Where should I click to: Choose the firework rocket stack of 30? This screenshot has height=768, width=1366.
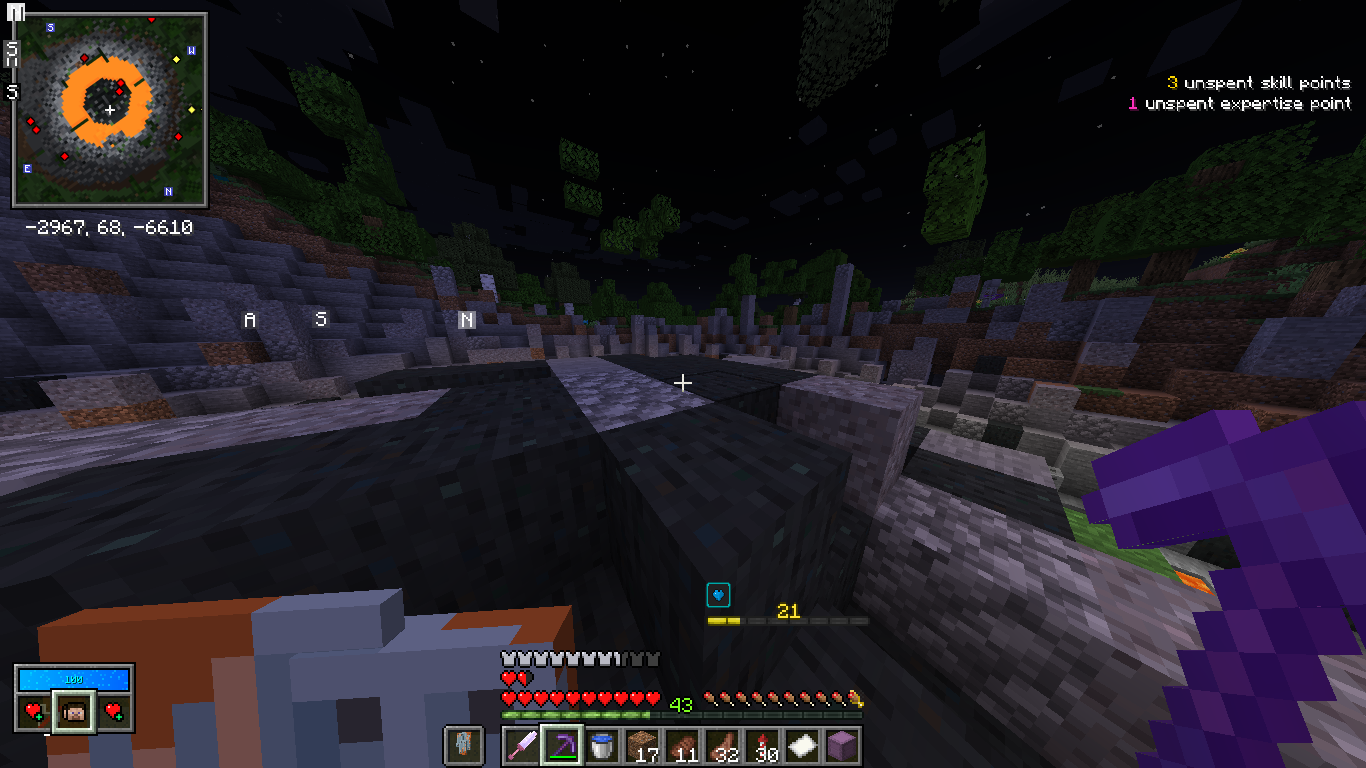pos(761,746)
